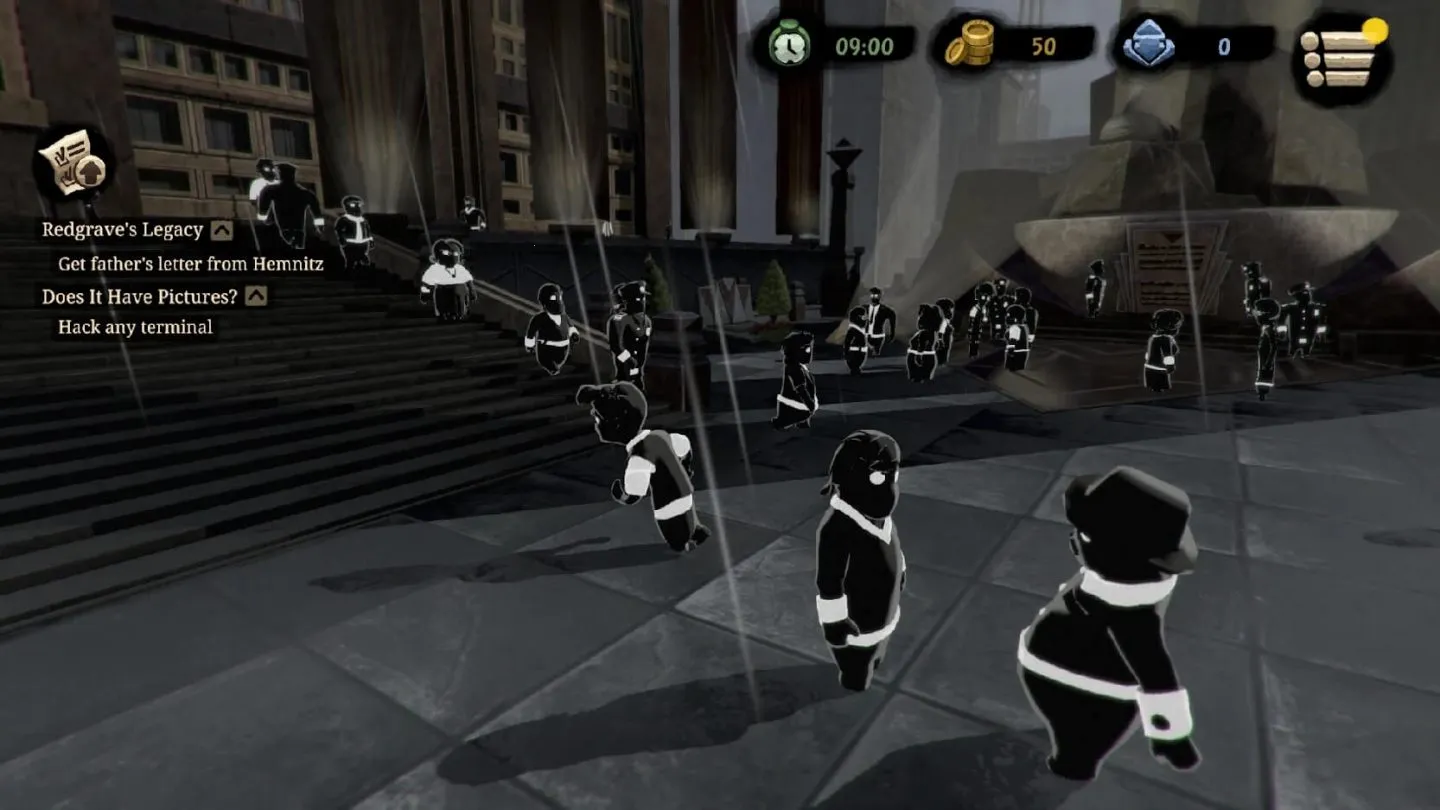The height and width of the screenshot is (810, 1440).
Task: Select the Hack any terminal objective
Action: (x=135, y=327)
